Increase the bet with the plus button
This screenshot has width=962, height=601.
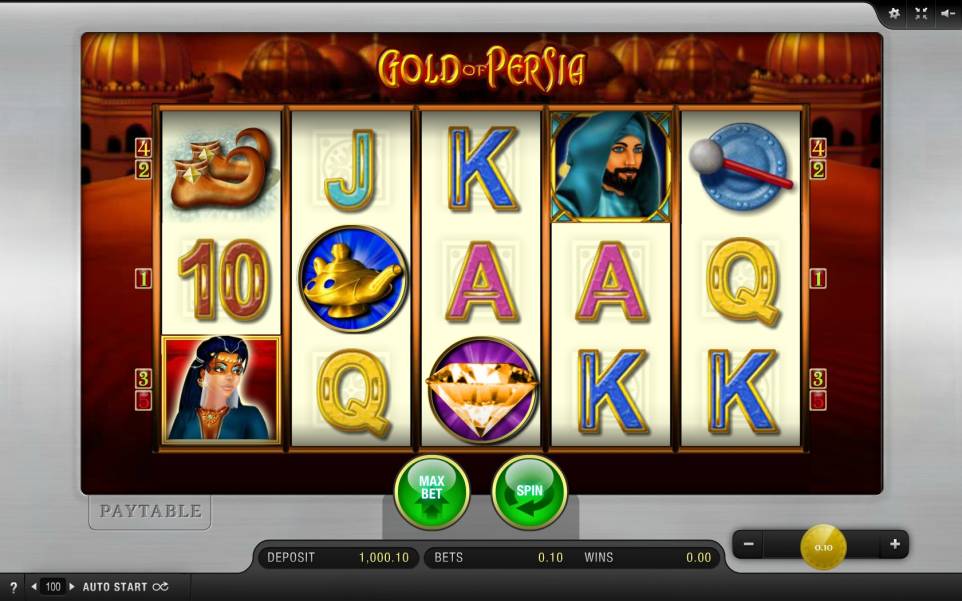pyautogui.click(x=894, y=545)
